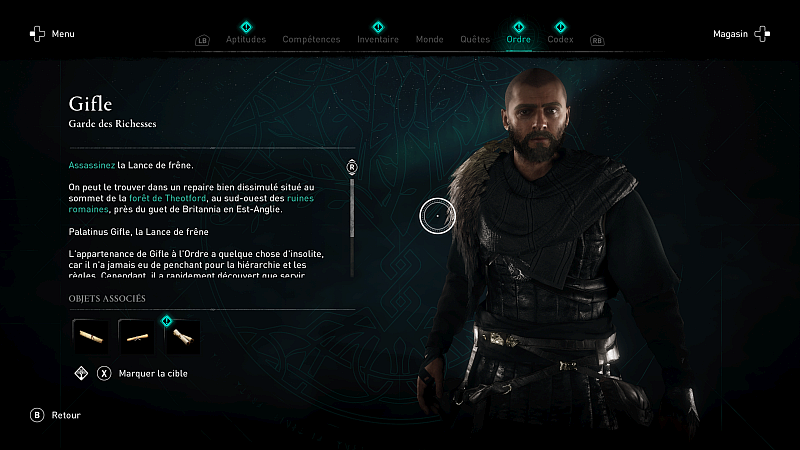Go to the Inventaire tab
The image size is (800, 450).
pyautogui.click(x=378, y=40)
